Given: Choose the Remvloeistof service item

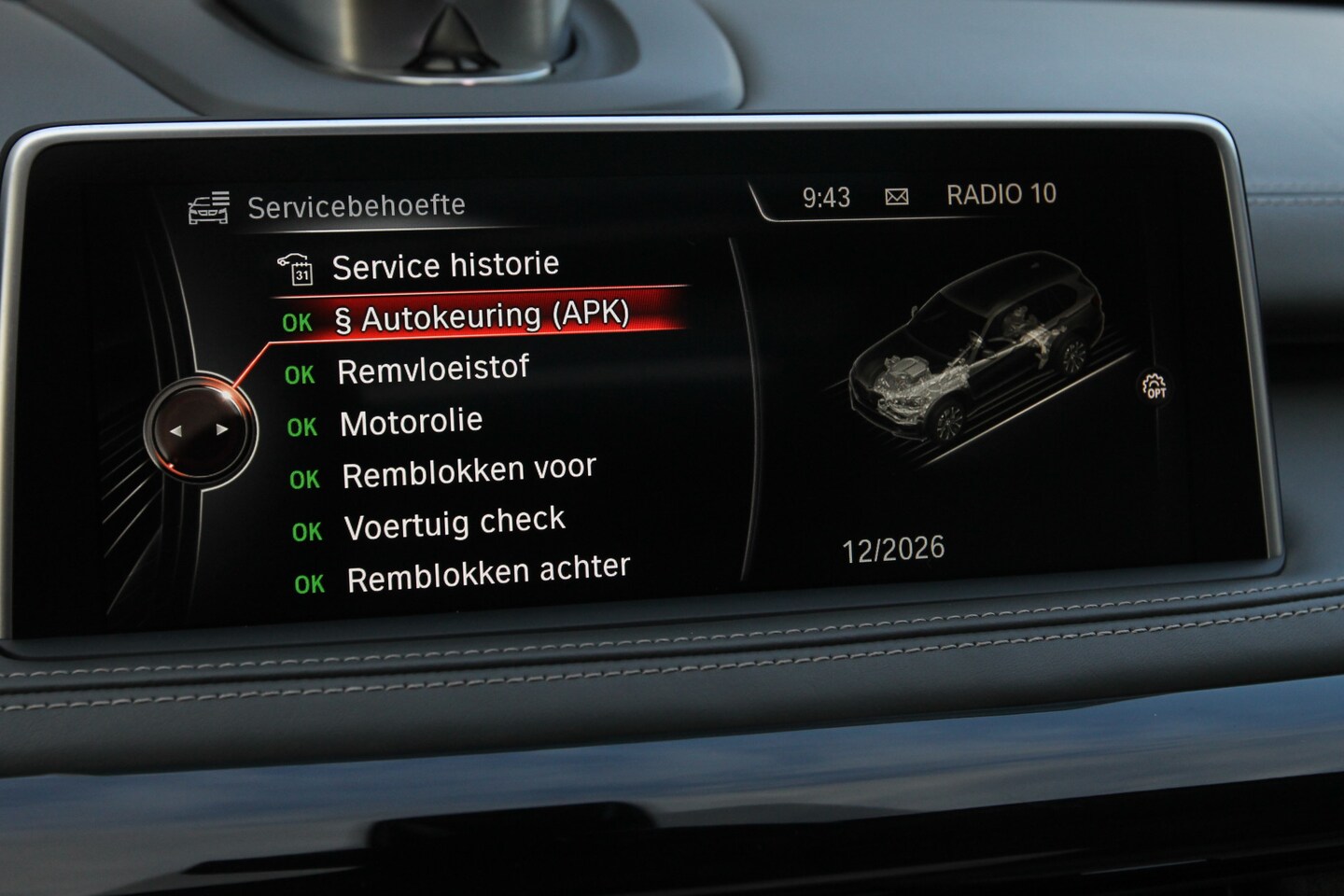Looking at the screenshot, I should click(x=432, y=371).
